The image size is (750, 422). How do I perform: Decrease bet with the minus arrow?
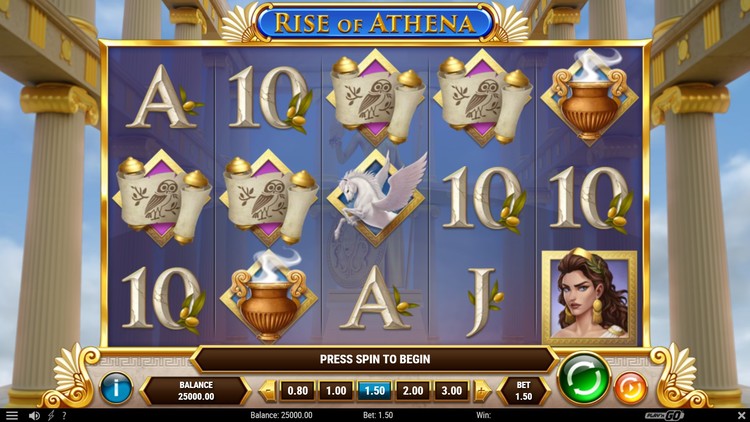(267, 390)
